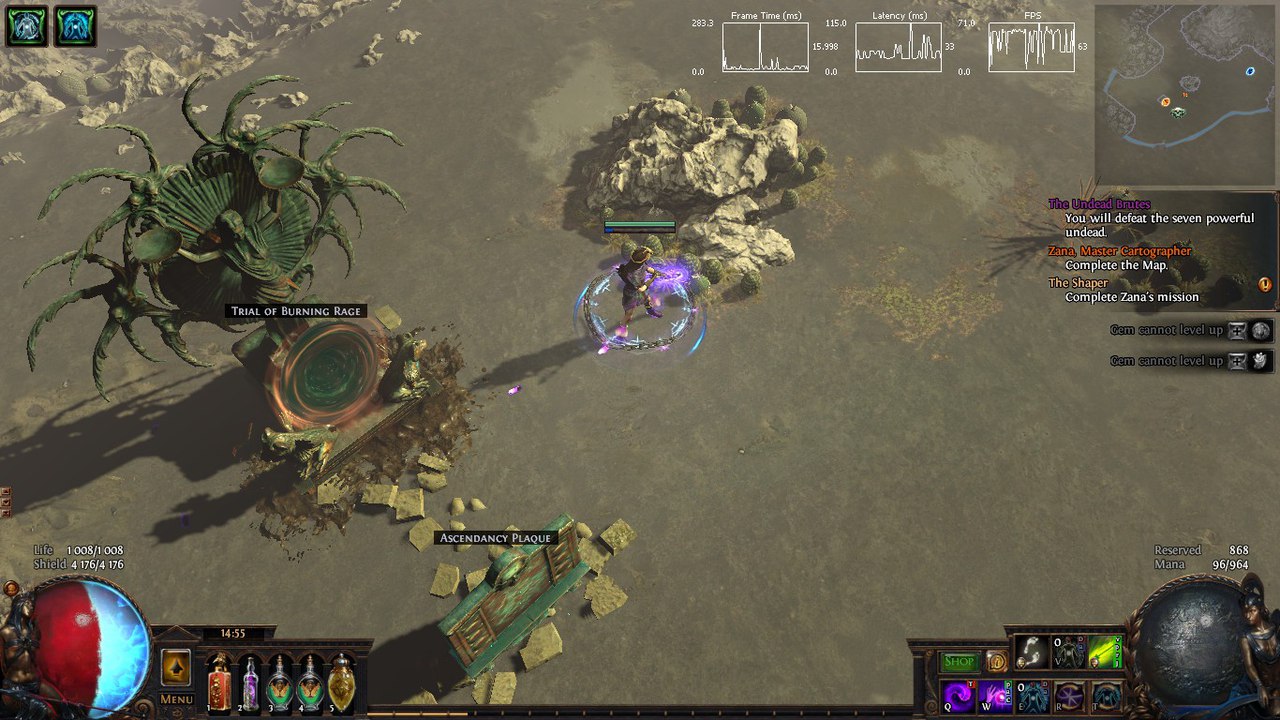
Task: Click the orange quest alert exclamation icon
Action: [1265, 284]
